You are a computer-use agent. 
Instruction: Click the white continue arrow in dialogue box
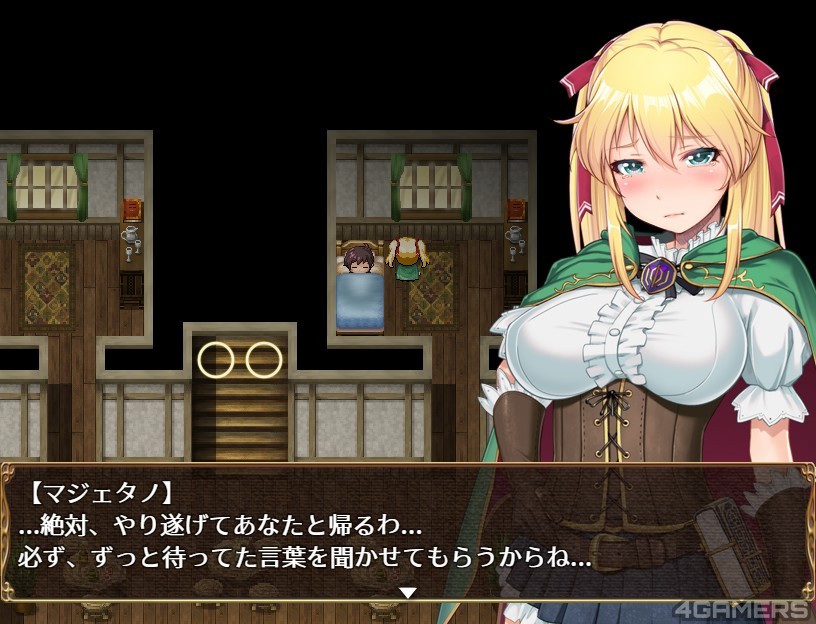coord(407,592)
